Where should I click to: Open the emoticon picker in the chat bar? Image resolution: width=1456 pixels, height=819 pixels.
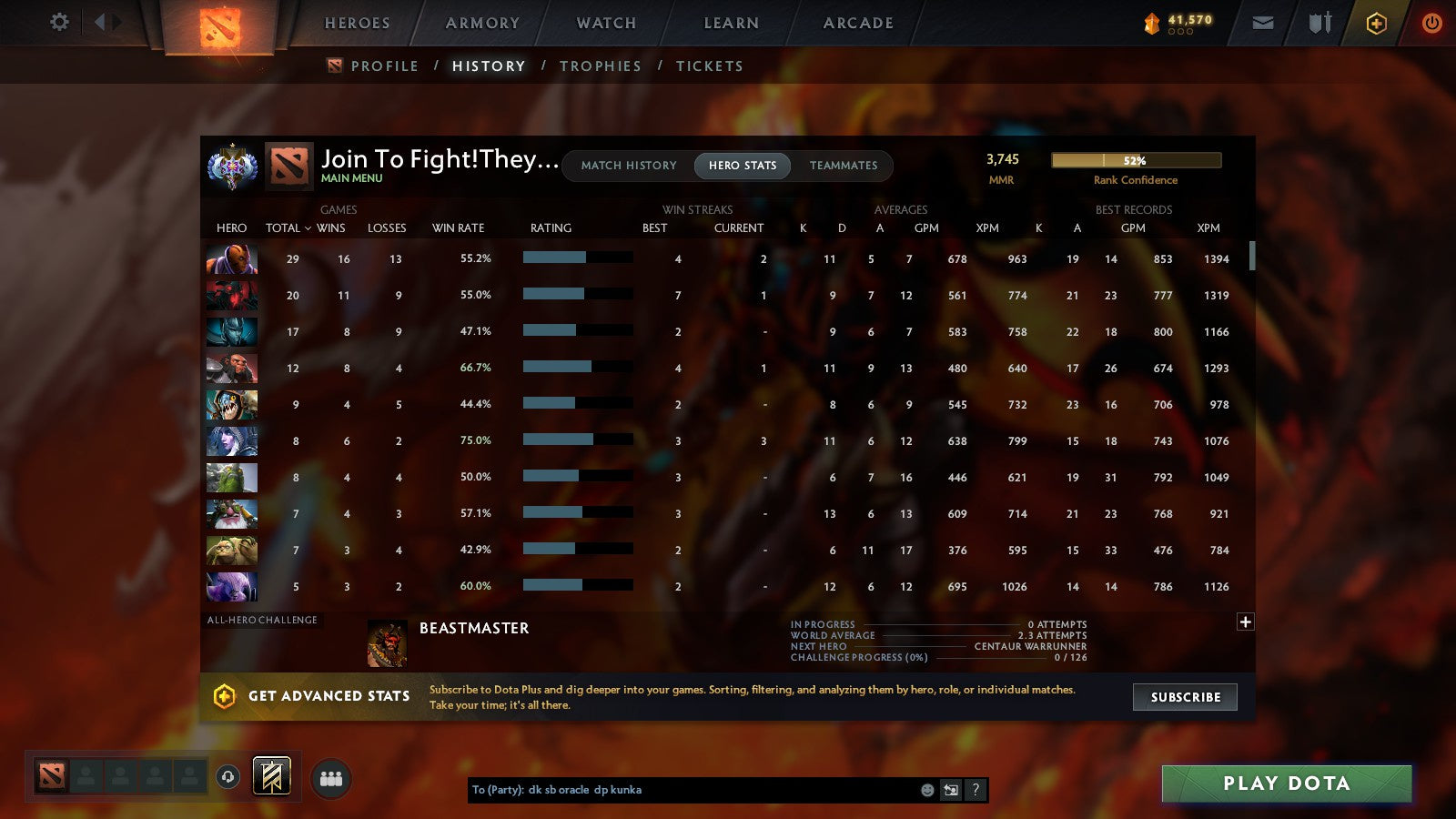coord(927,790)
